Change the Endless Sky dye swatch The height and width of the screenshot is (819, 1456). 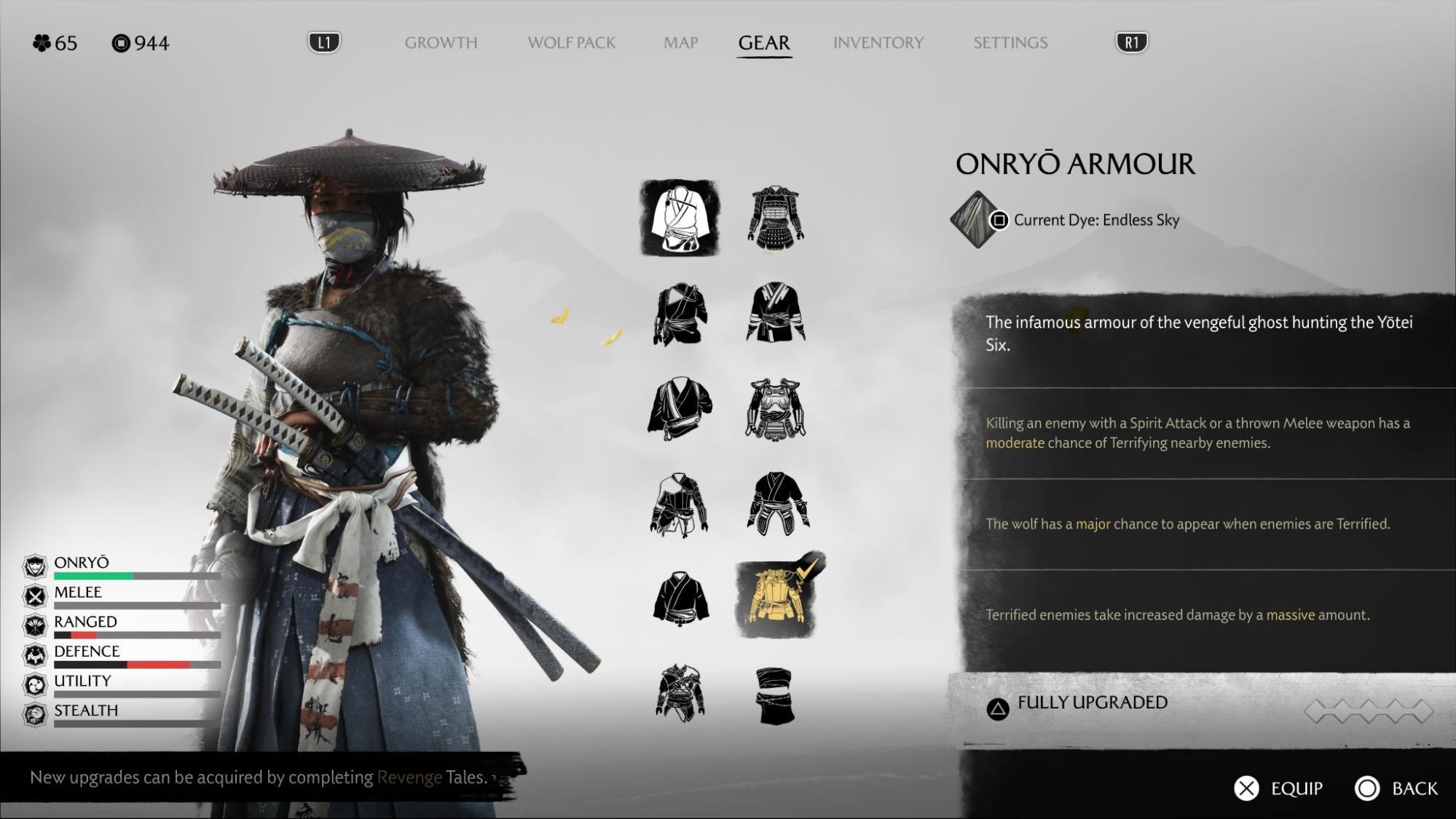click(975, 220)
